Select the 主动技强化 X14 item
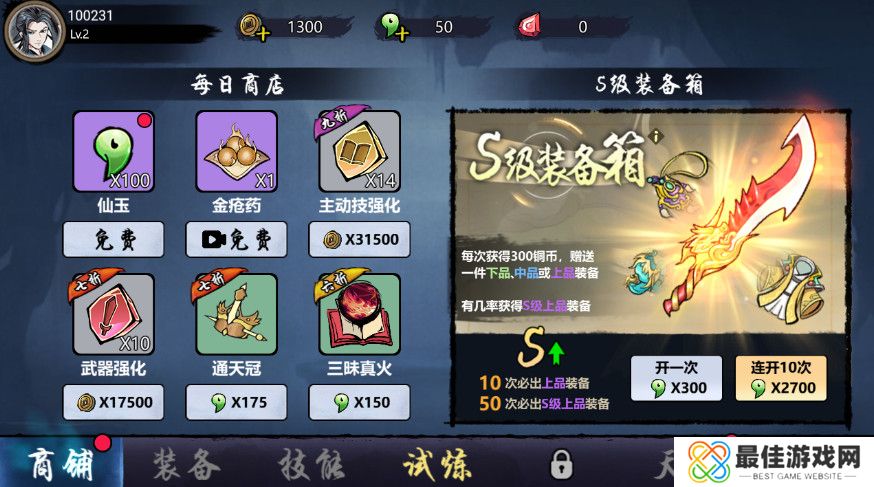 click(360, 151)
